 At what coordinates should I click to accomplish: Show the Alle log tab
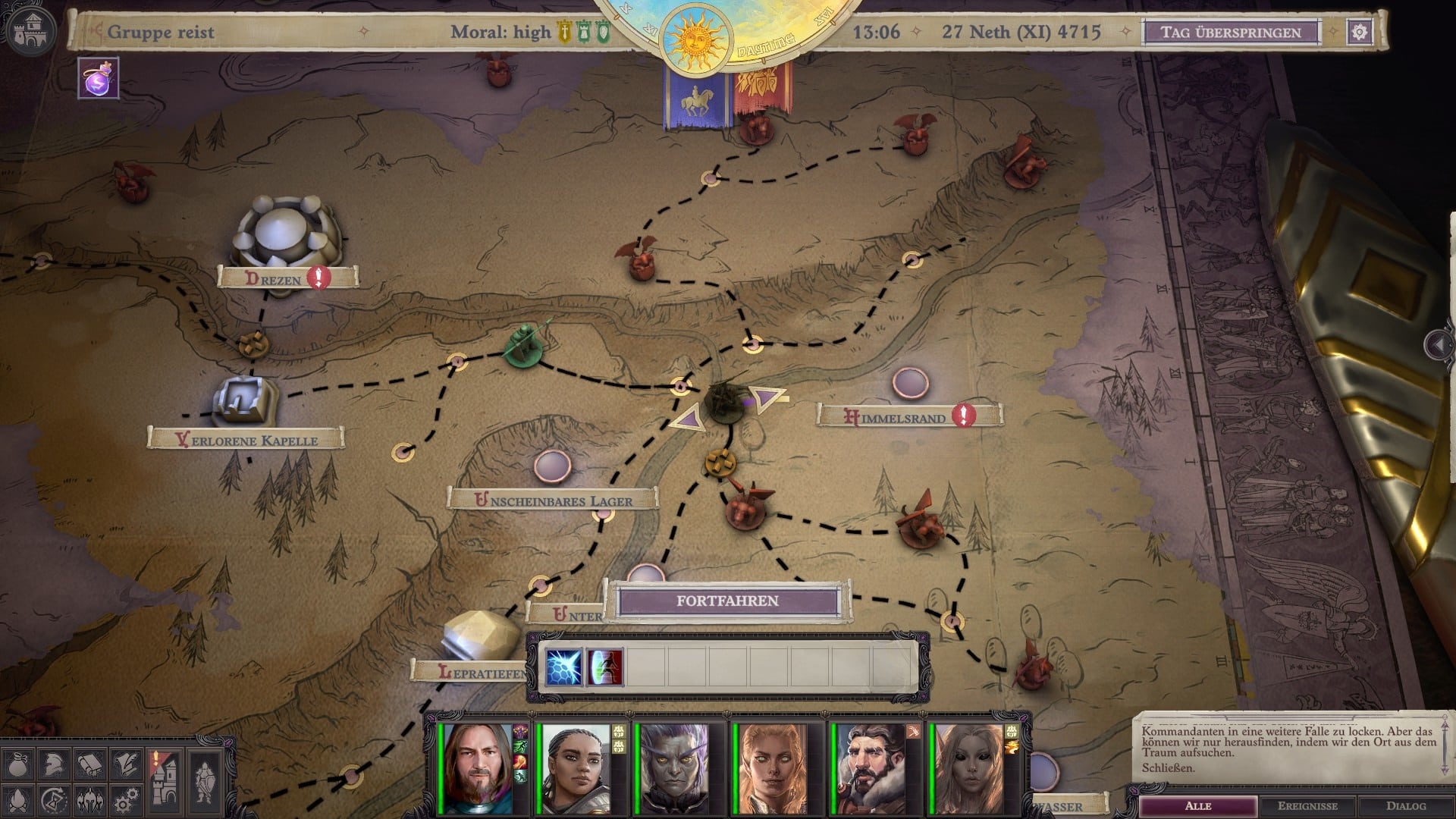(1198, 805)
